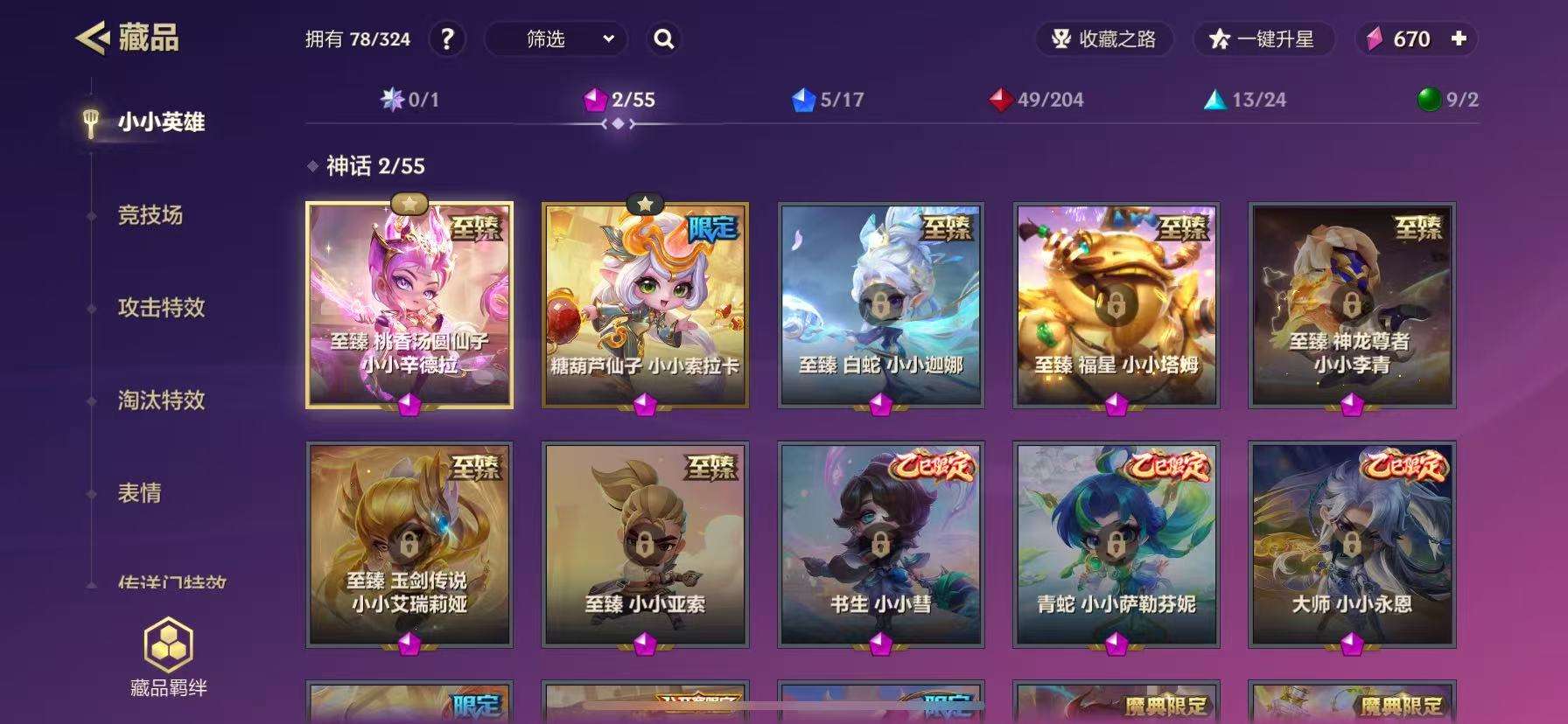
Task: Activate 一键升星 one-click star upgrade
Action: tap(1263, 39)
